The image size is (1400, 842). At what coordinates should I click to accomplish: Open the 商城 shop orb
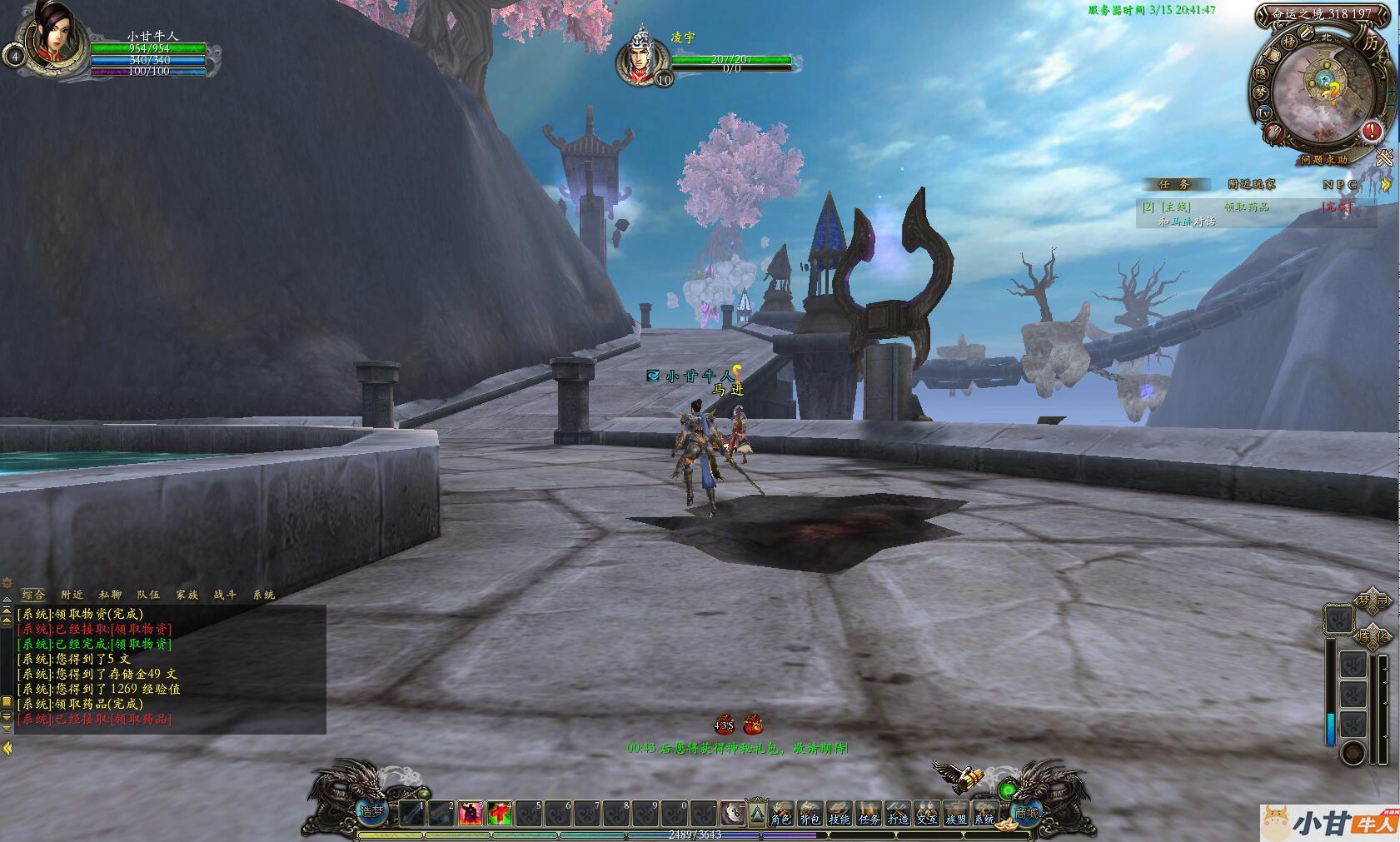point(1026,812)
